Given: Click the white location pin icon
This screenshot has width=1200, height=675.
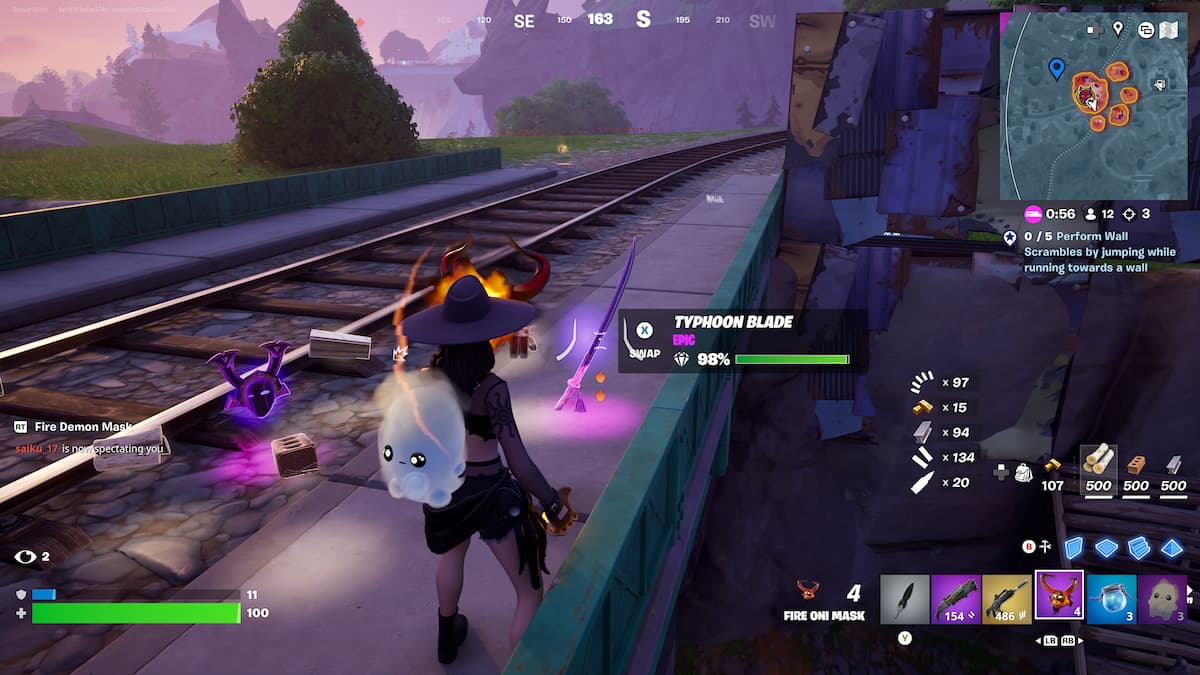Looking at the screenshot, I should 1118,29.
